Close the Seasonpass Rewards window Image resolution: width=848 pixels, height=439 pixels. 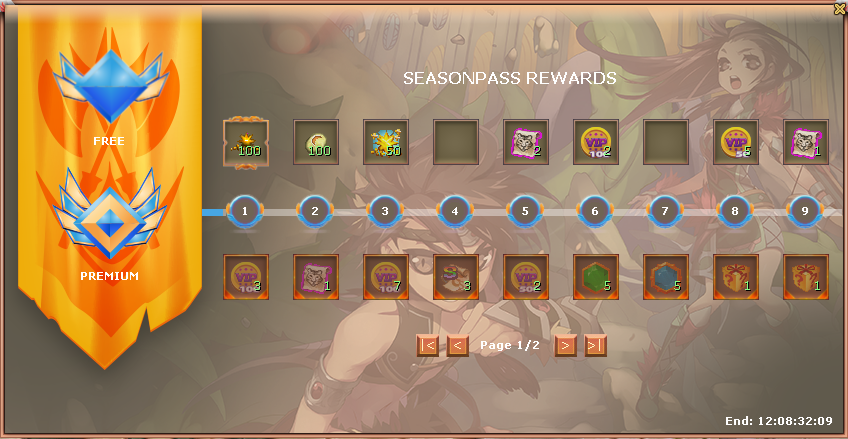pos(839,8)
